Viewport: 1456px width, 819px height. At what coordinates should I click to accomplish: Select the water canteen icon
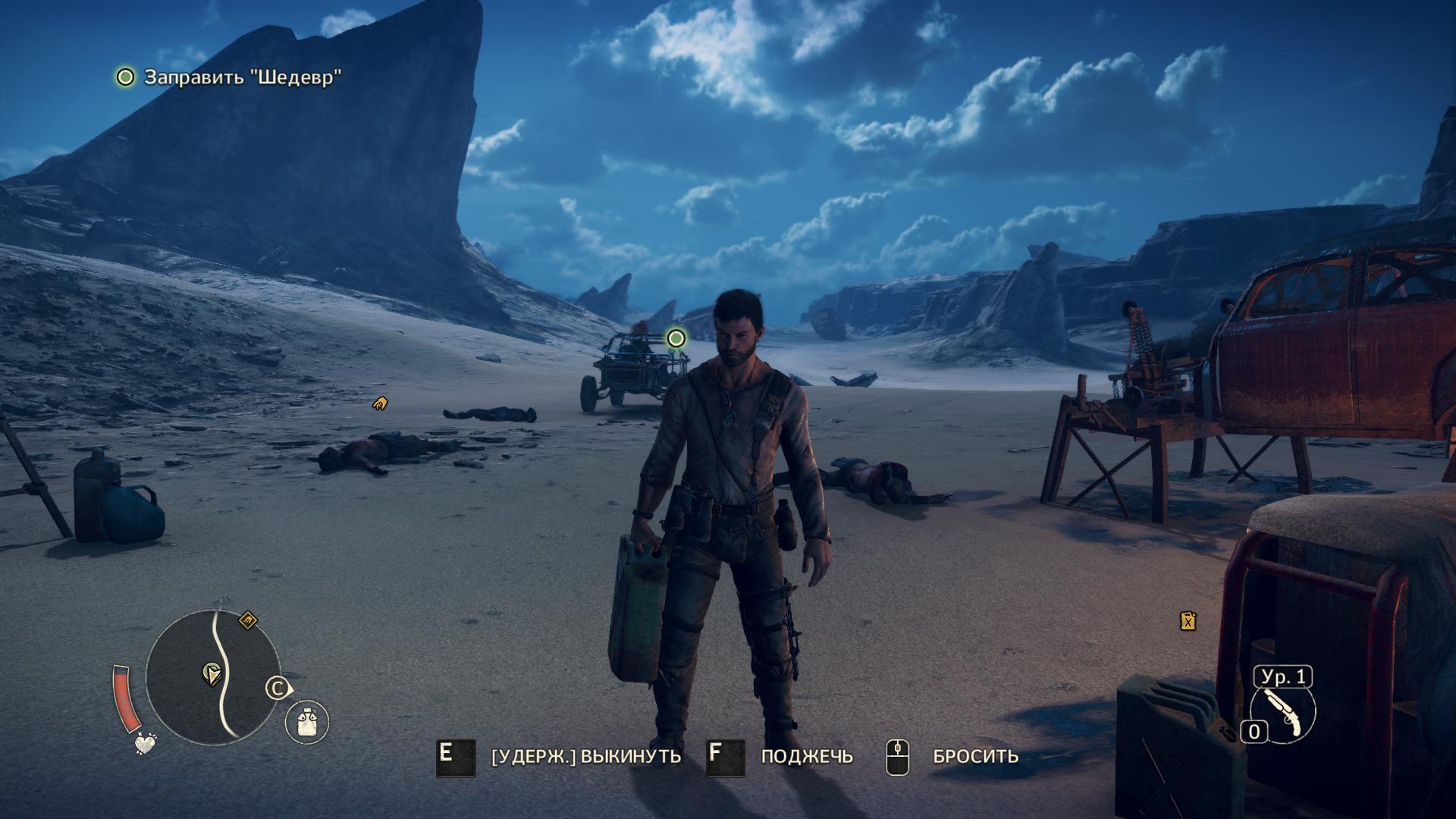coord(307,720)
